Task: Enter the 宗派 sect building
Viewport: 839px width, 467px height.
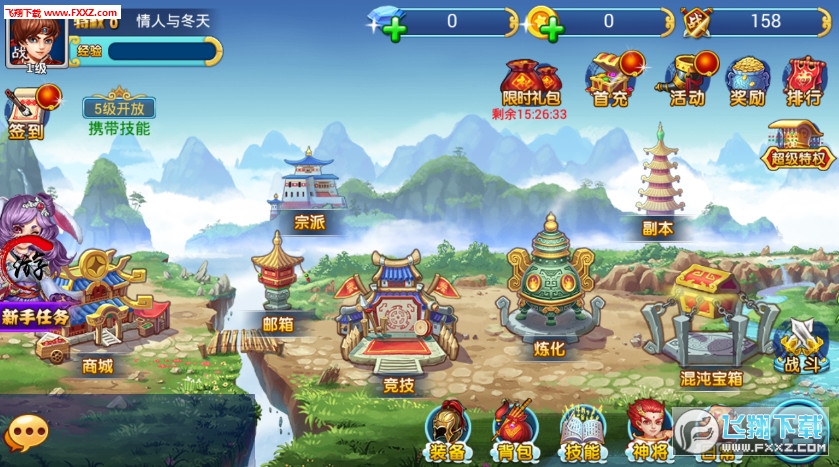Action: [308, 188]
